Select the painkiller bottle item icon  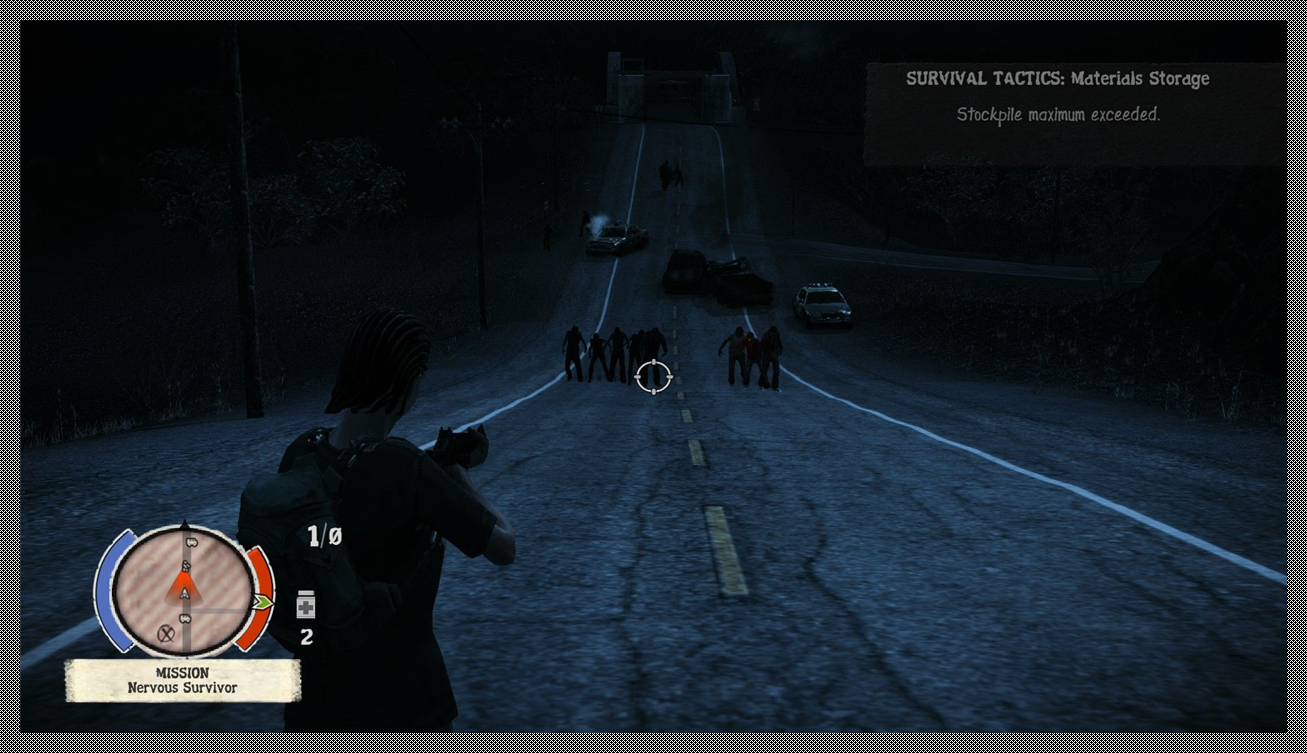click(x=306, y=605)
